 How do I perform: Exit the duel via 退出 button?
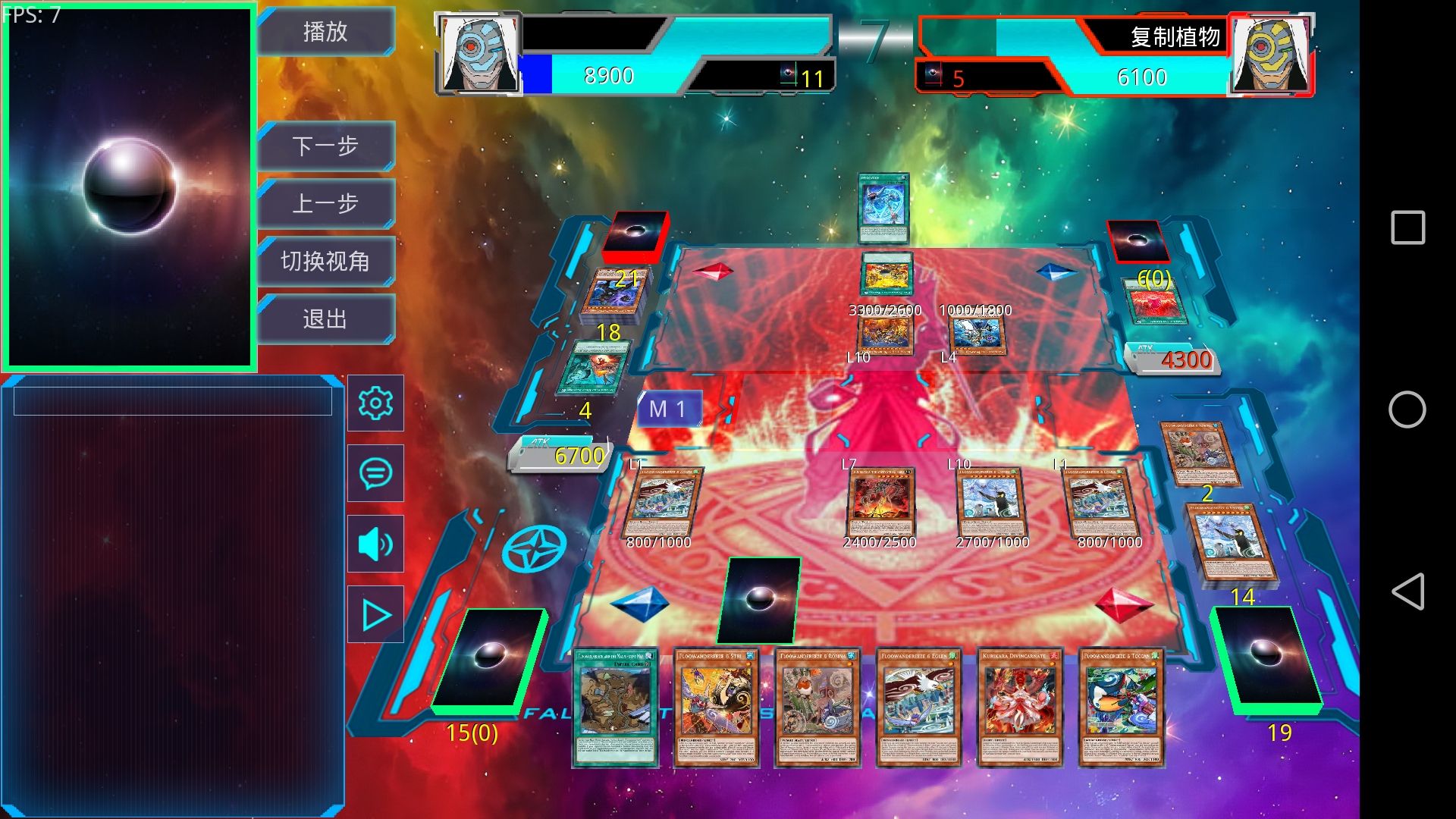pyautogui.click(x=325, y=318)
